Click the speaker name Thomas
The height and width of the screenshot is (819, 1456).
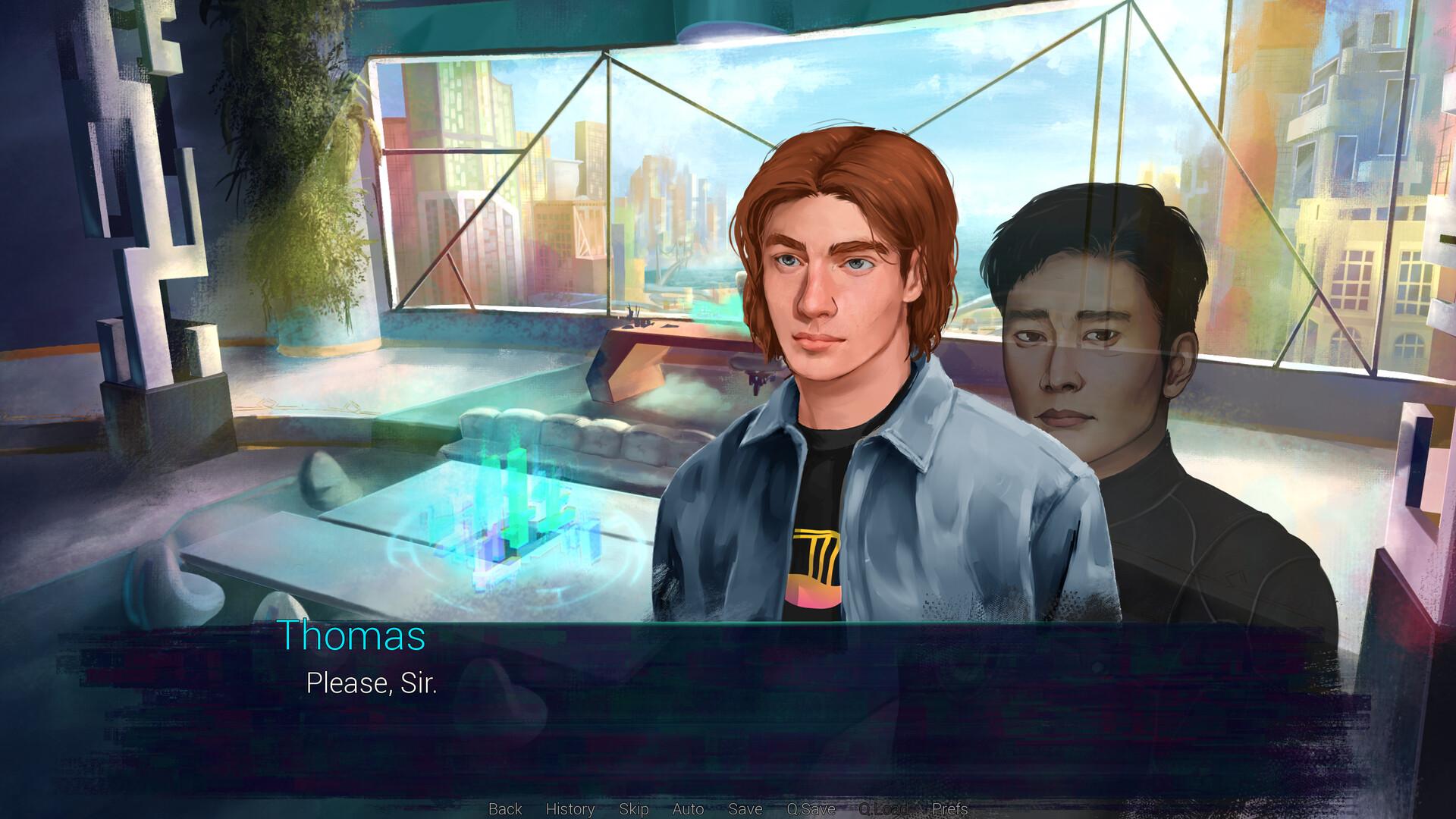(x=353, y=637)
